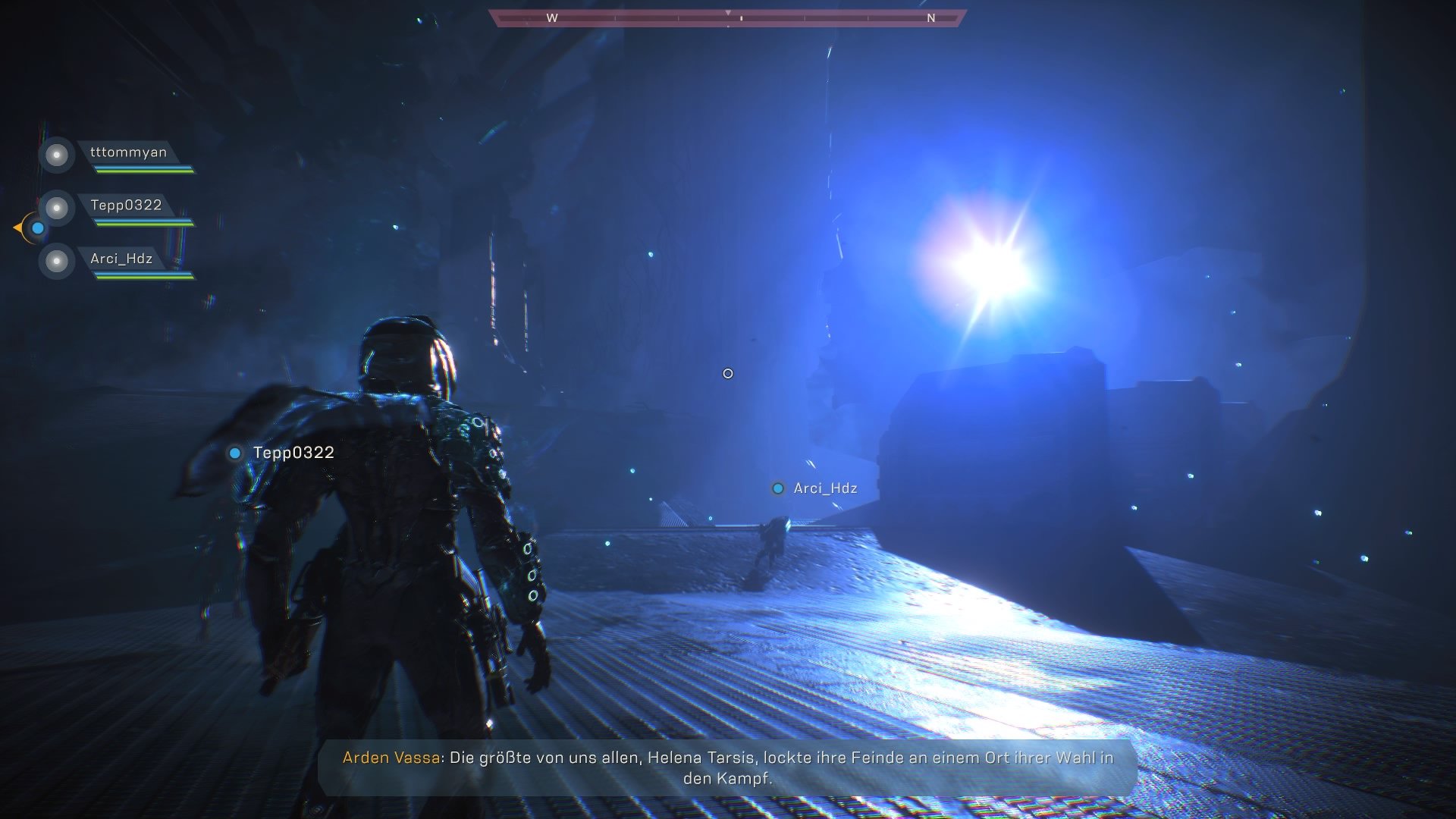Image resolution: width=1456 pixels, height=819 pixels.
Task: Click the Tepp0322 nameplate beside the armored character
Action: click(x=293, y=453)
